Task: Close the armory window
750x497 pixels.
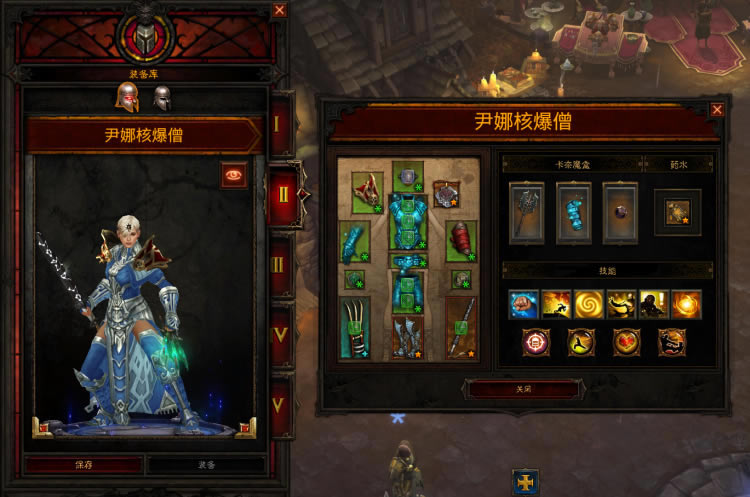Action: [x=279, y=10]
